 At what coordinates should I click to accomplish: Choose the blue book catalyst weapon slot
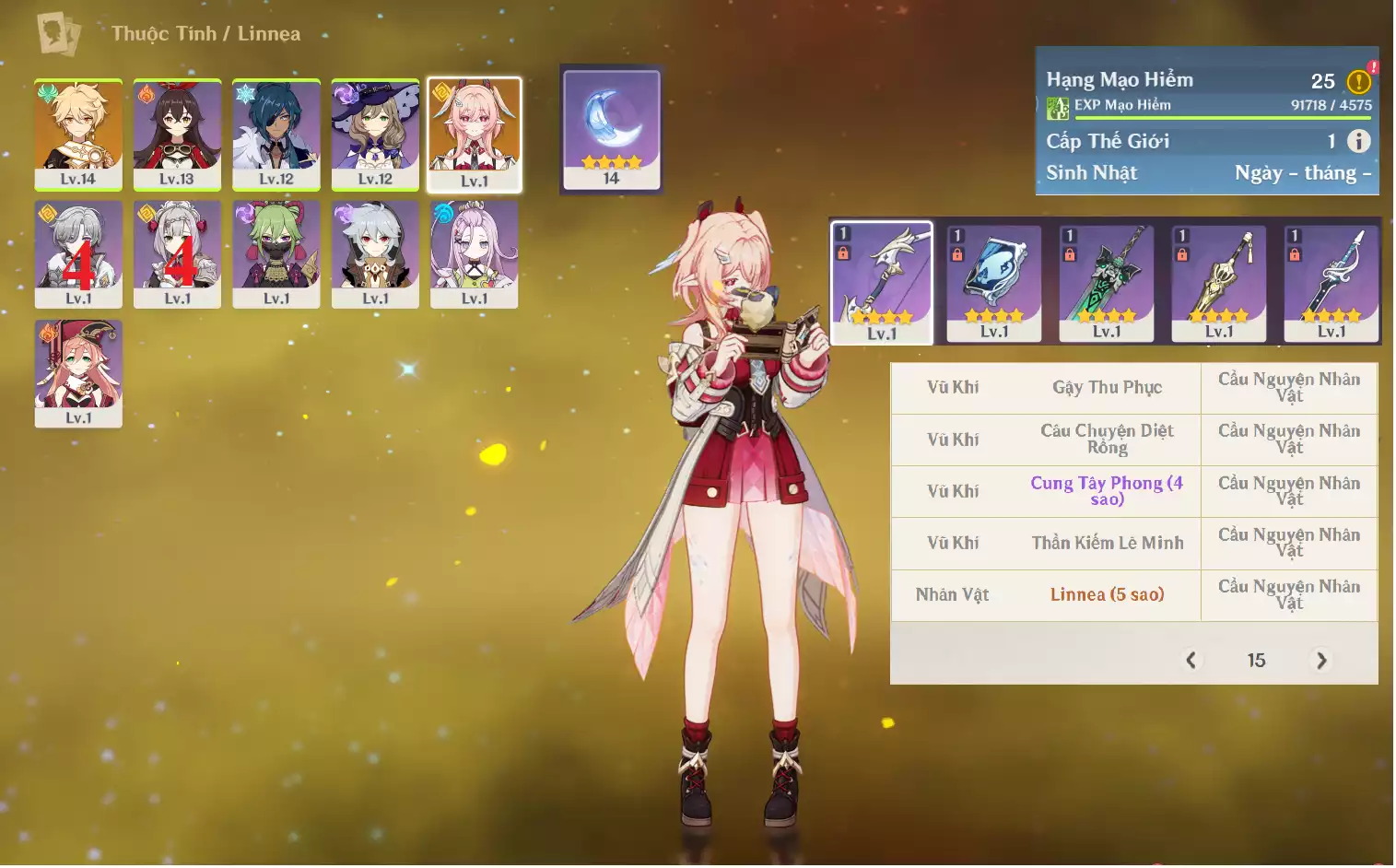[994, 283]
